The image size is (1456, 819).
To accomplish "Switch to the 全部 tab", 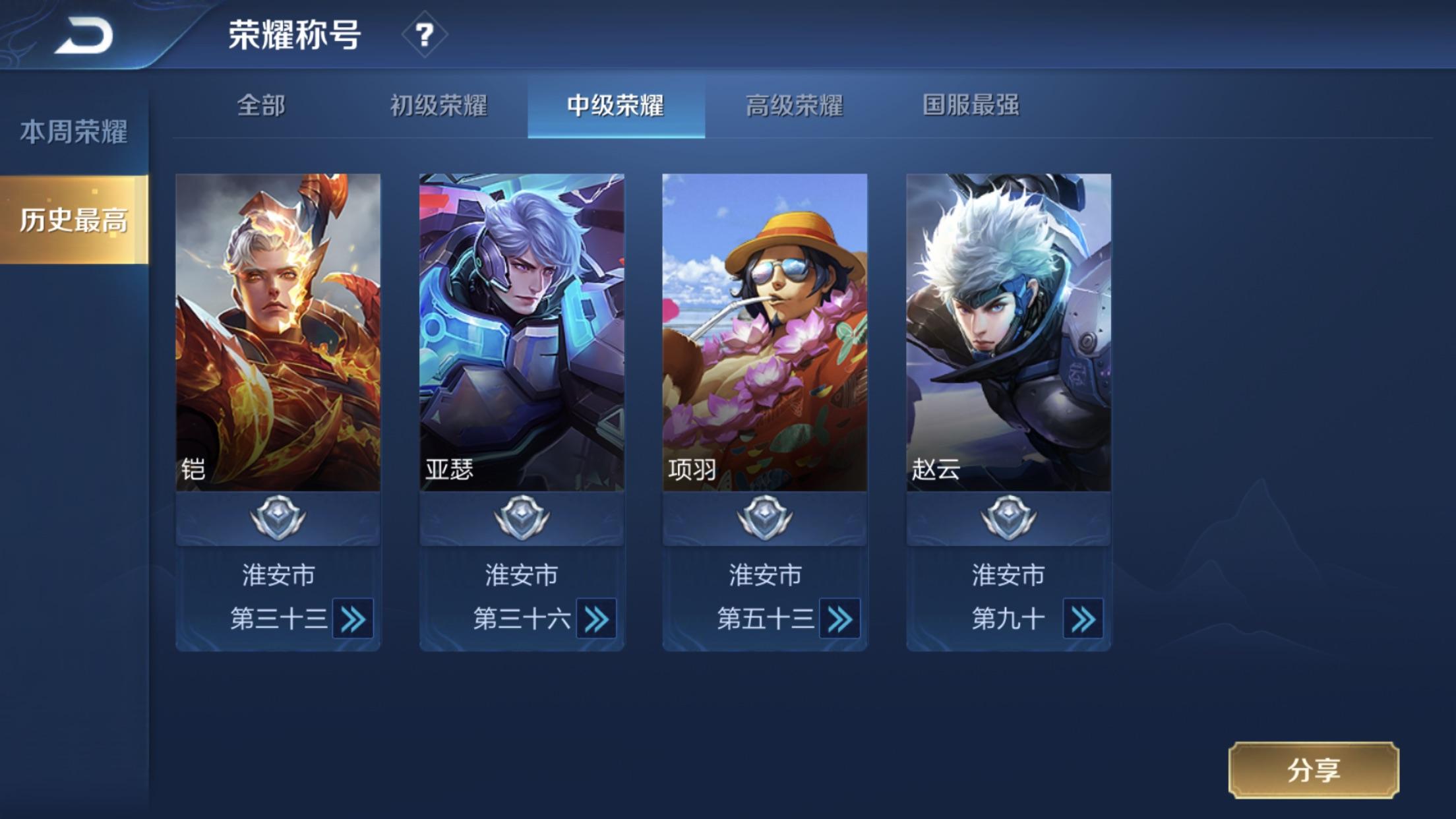I will pyautogui.click(x=261, y=106).
